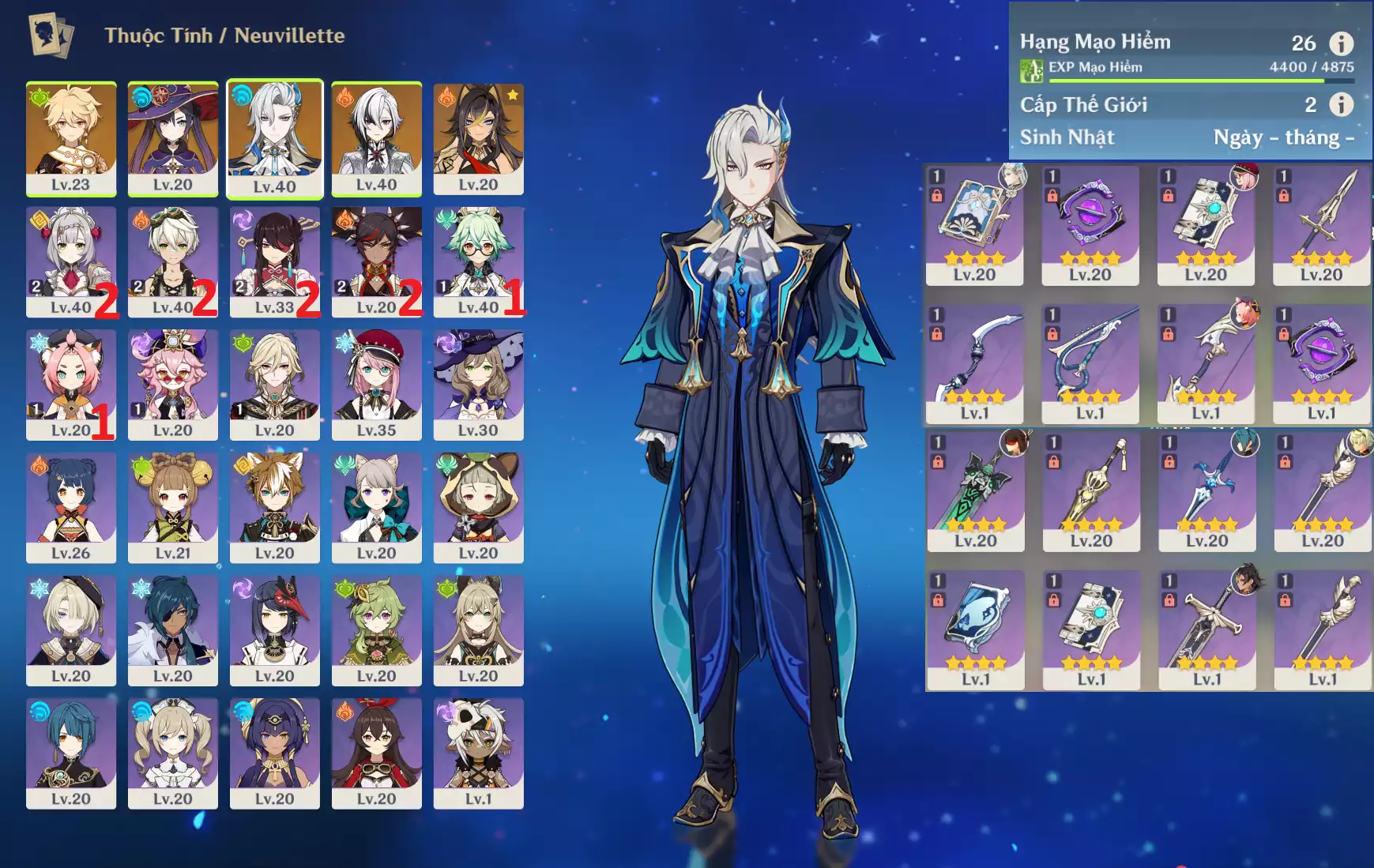Screen dimensions: 1374x868
Task: Open the character archive icon beside Thuộc Tính
Action: point(51,36)
